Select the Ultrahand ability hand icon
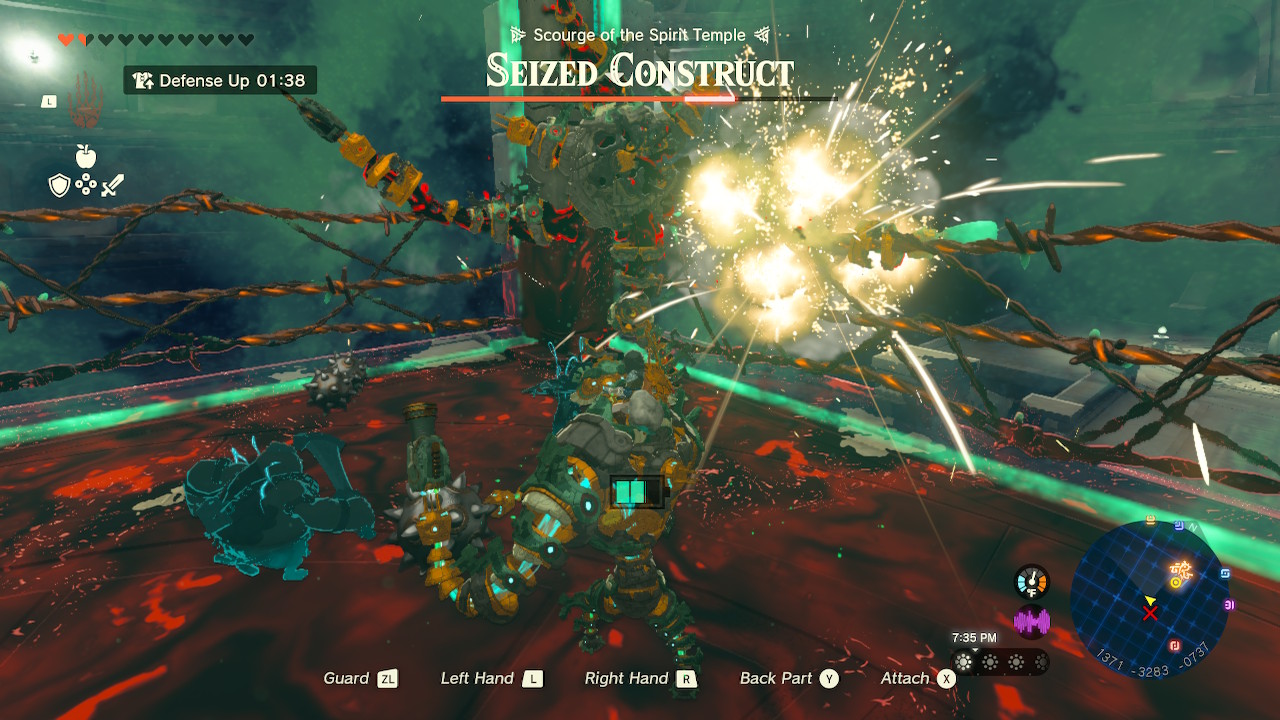Screen dimensions: 1280x720 coord(88,101)
